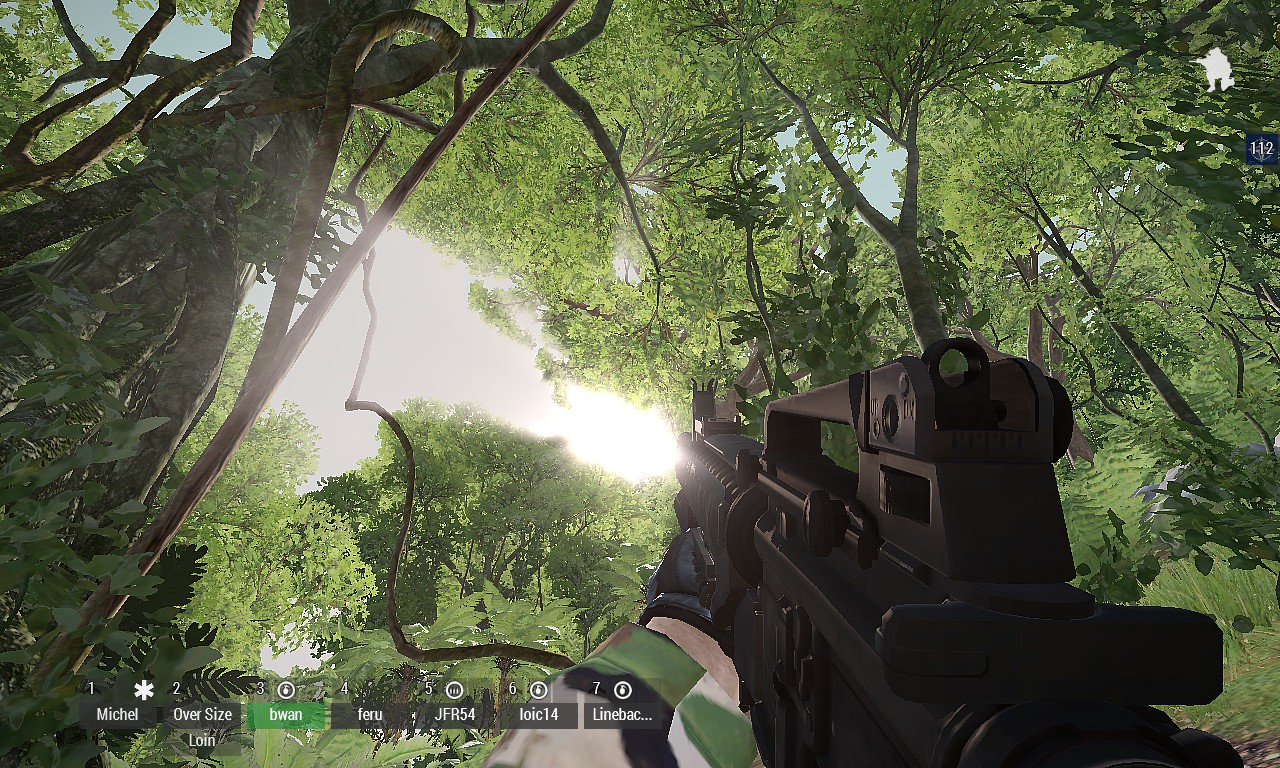Image resolution: width=1280 pixels, height=768 pixels.
Task: Click the blue 112 compass badge
Action: point(1262,149)
